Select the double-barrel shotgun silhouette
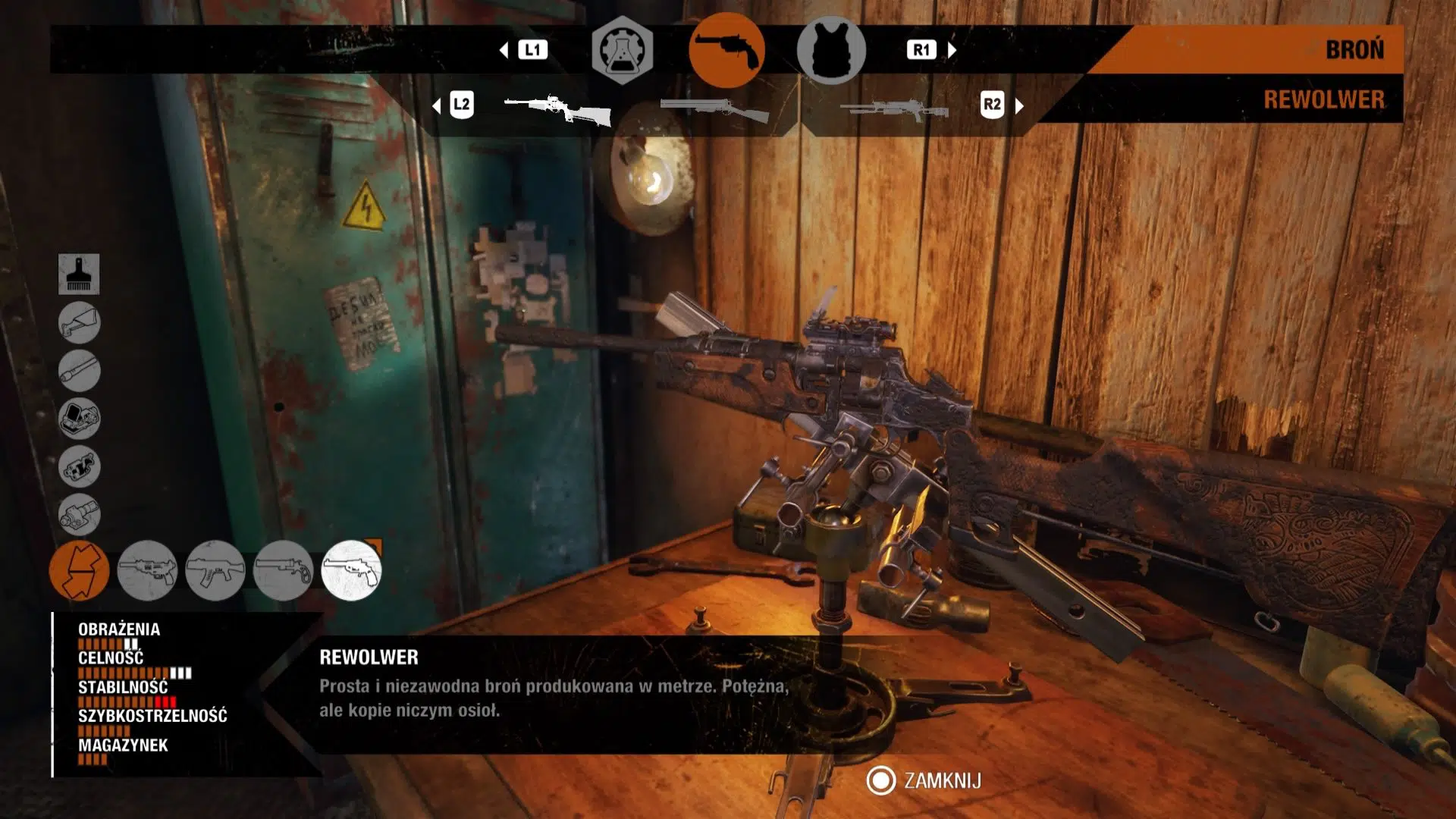The width and height of the screenshot is (1456, 819). tap(714, 110)
